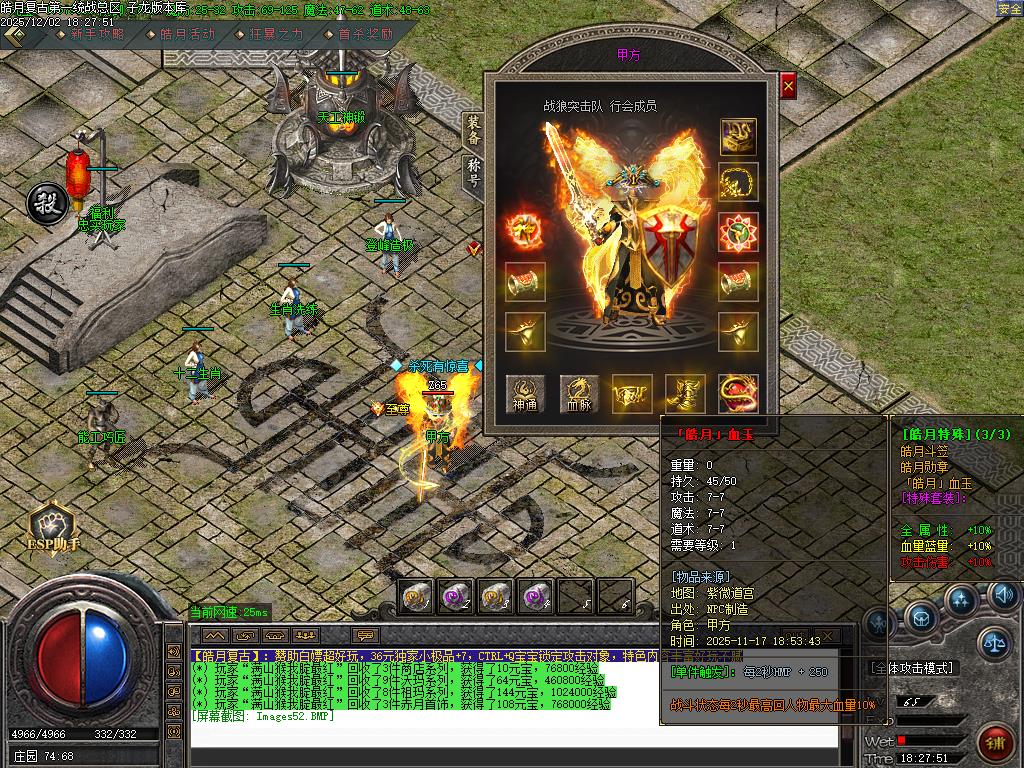Screen dimensions: 1024x768
Task: Open 新手攻略 beginner guide menu
Action: (97, 33)
